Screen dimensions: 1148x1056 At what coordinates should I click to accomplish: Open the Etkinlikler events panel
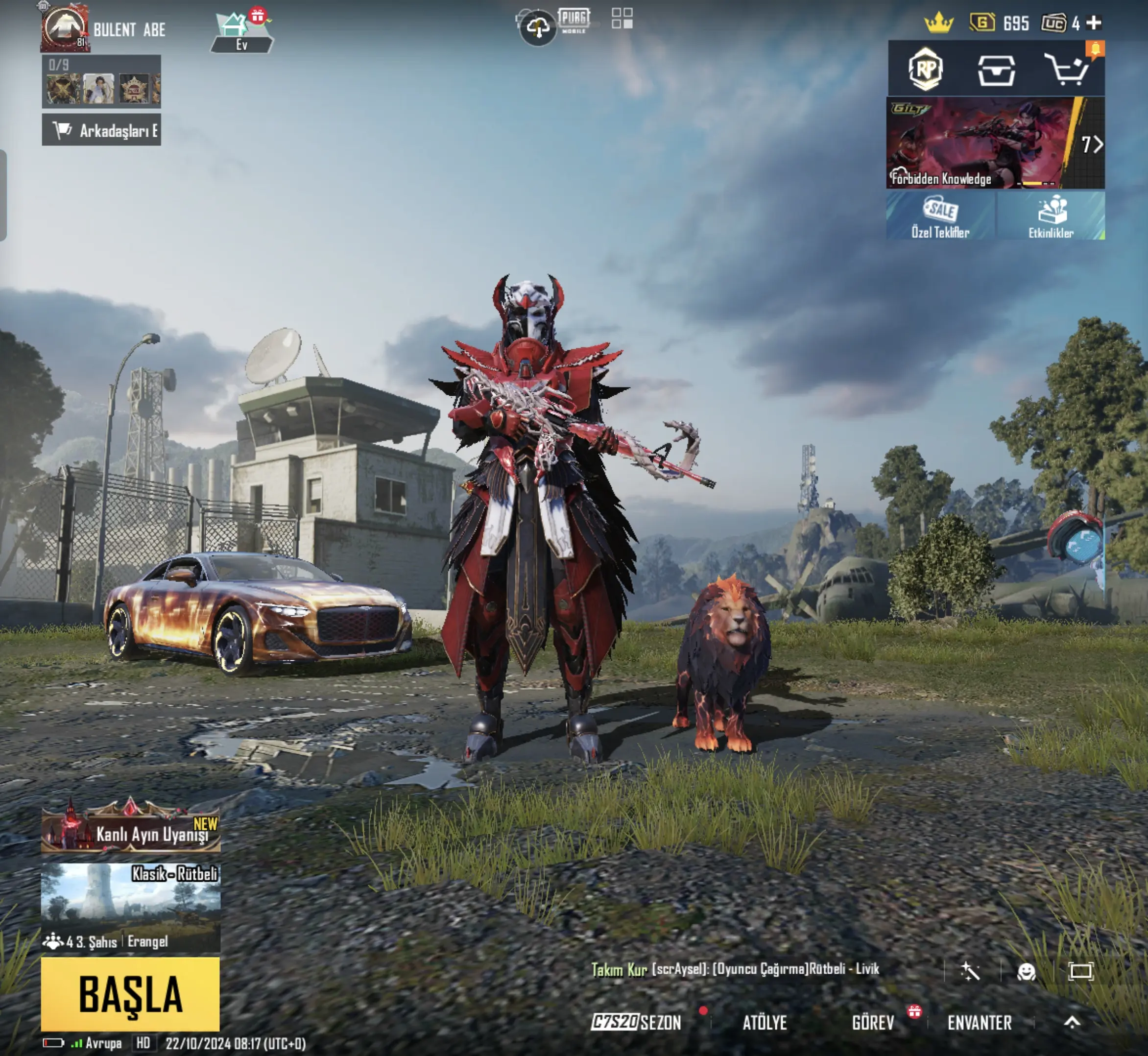(x=1051, y=216)
